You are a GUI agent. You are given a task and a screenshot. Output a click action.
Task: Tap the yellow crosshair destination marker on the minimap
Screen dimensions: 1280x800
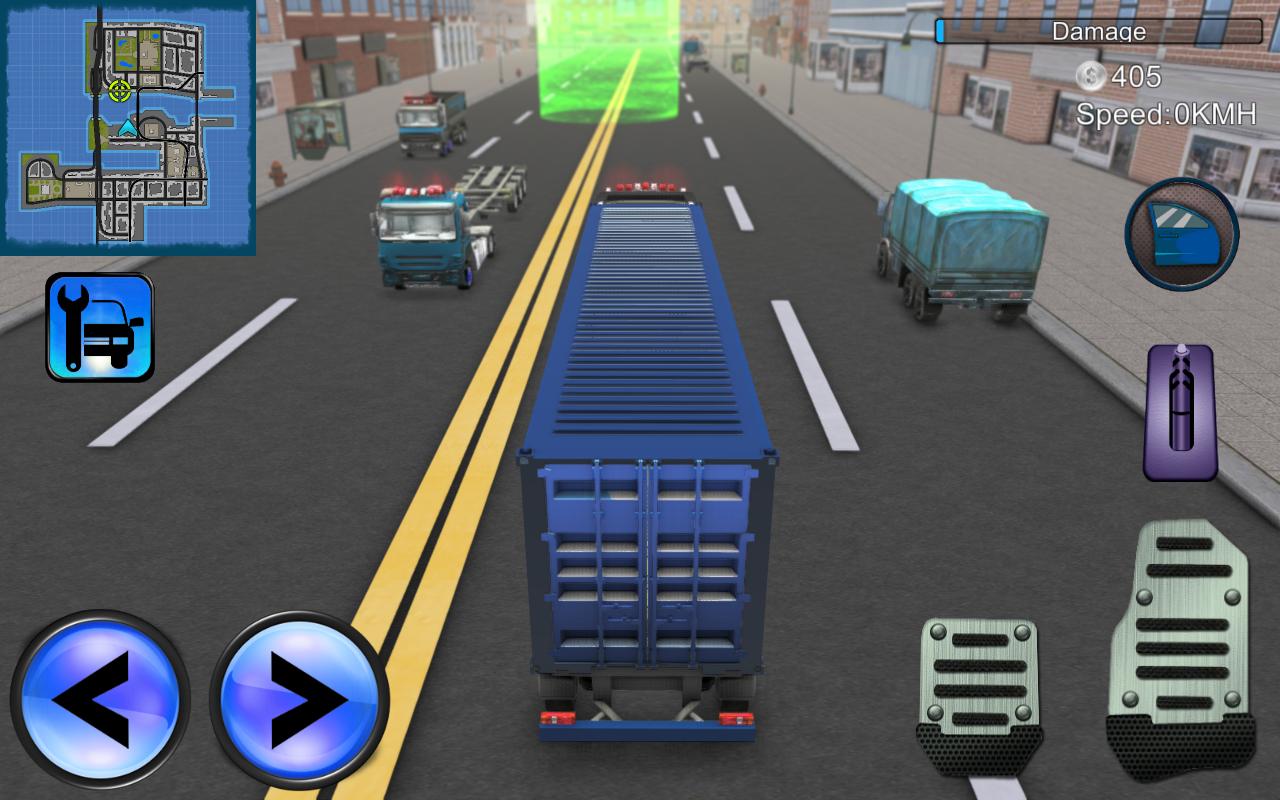[x=119, y=89]
